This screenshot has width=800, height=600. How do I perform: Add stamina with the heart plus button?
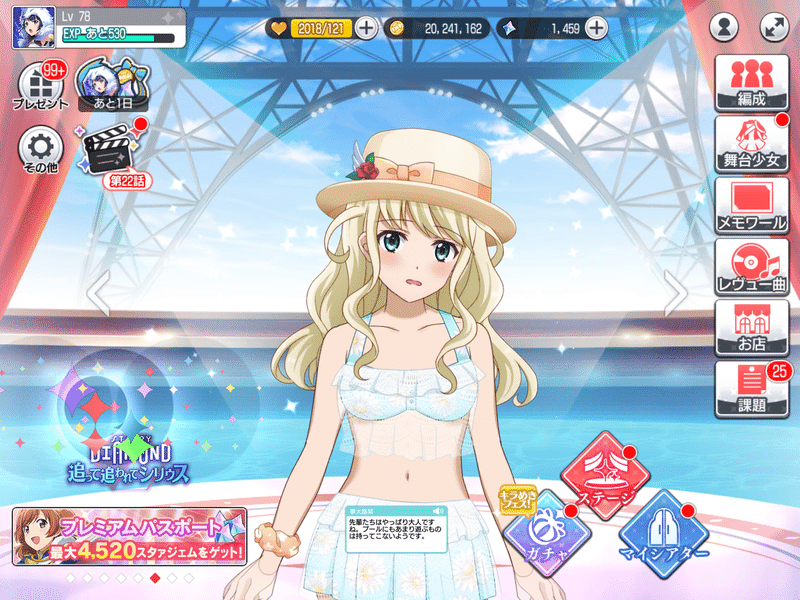point(367,28)
